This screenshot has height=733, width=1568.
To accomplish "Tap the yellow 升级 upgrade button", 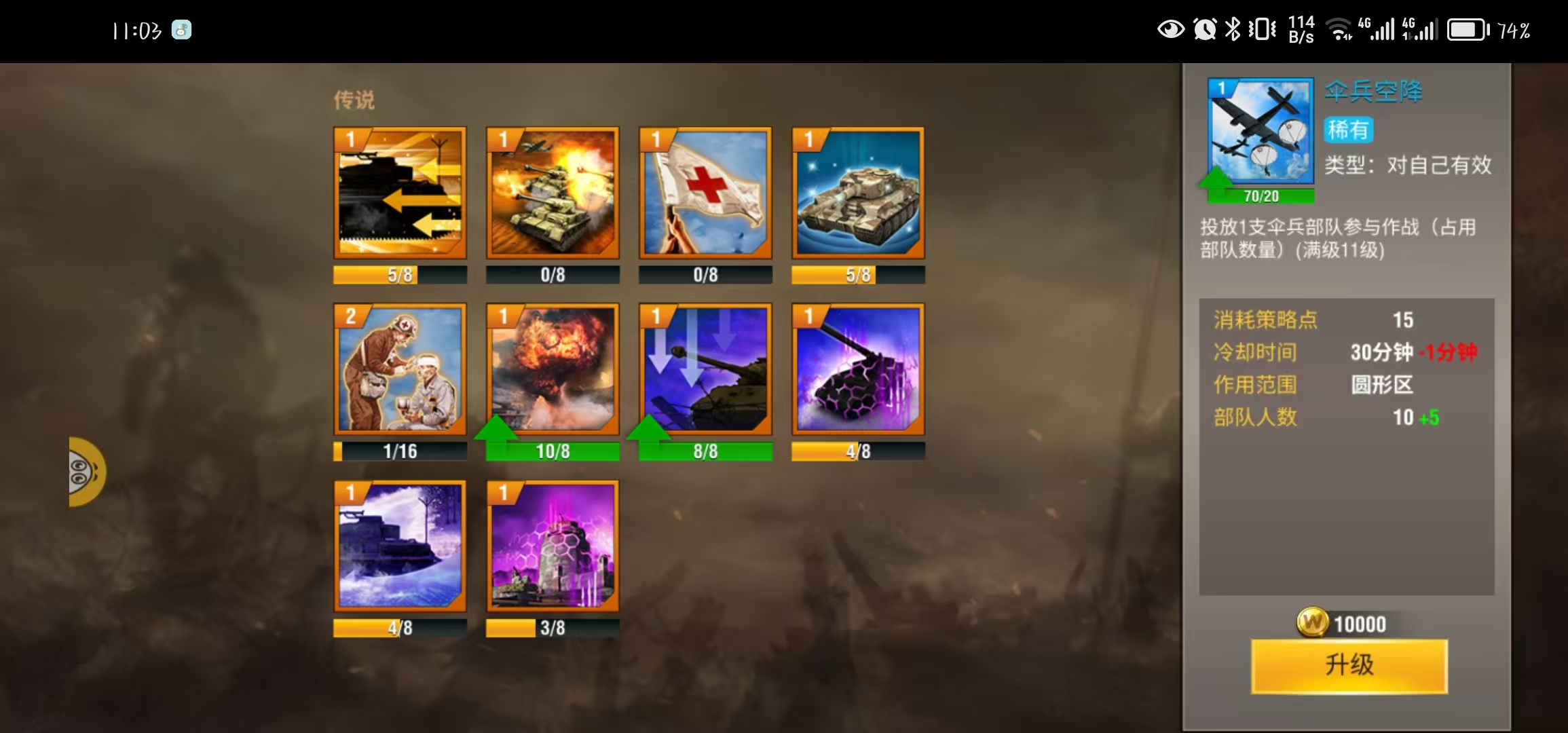I will pyautogui.click(x=1349, y=665).
